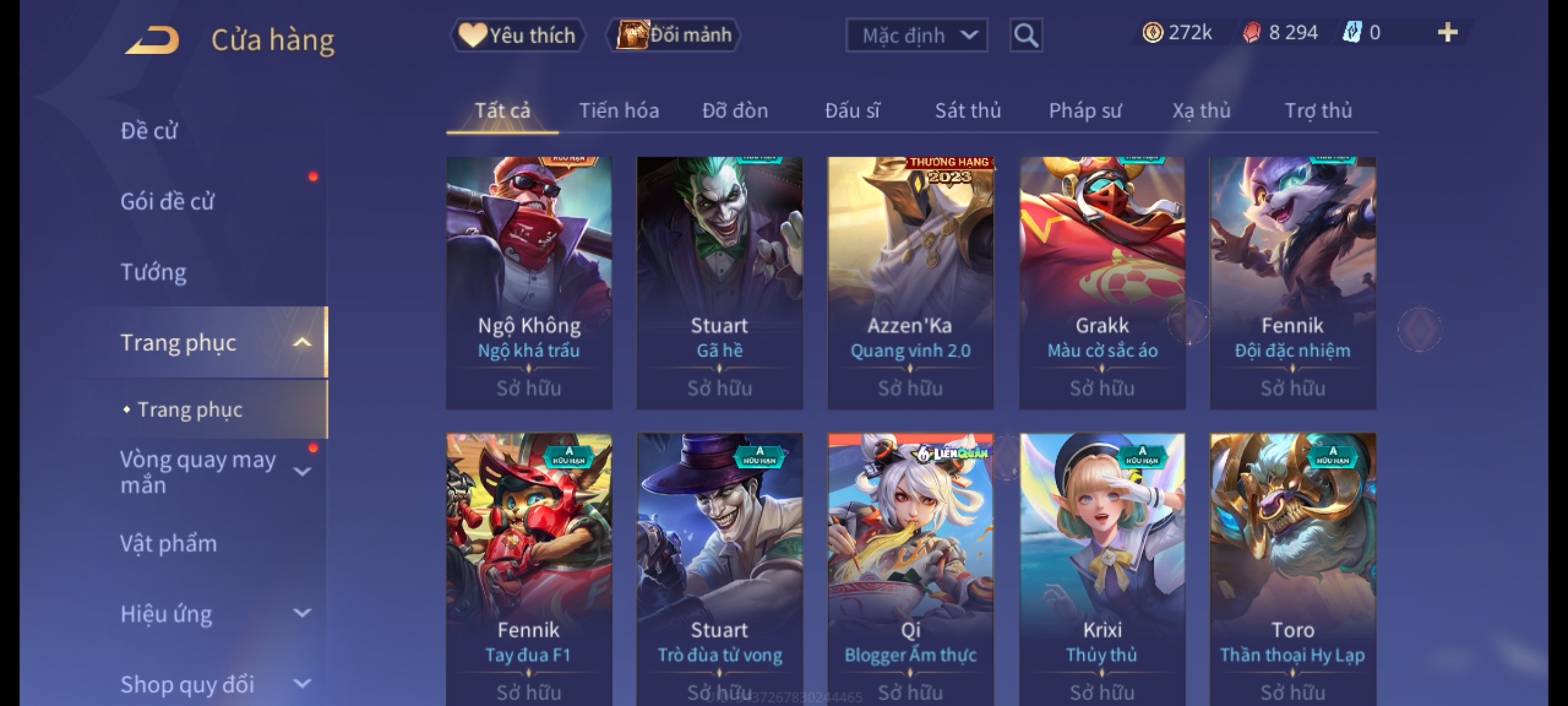The width and height of the screenshot is (1568, 706).
Task: Open the Đề cử shop section
Action: pos(149,131)
